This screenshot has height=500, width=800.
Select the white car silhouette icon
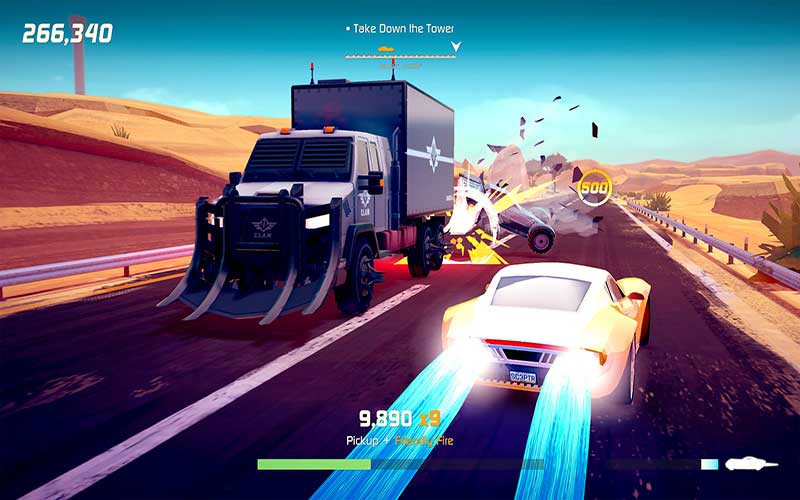pos(752,463)
